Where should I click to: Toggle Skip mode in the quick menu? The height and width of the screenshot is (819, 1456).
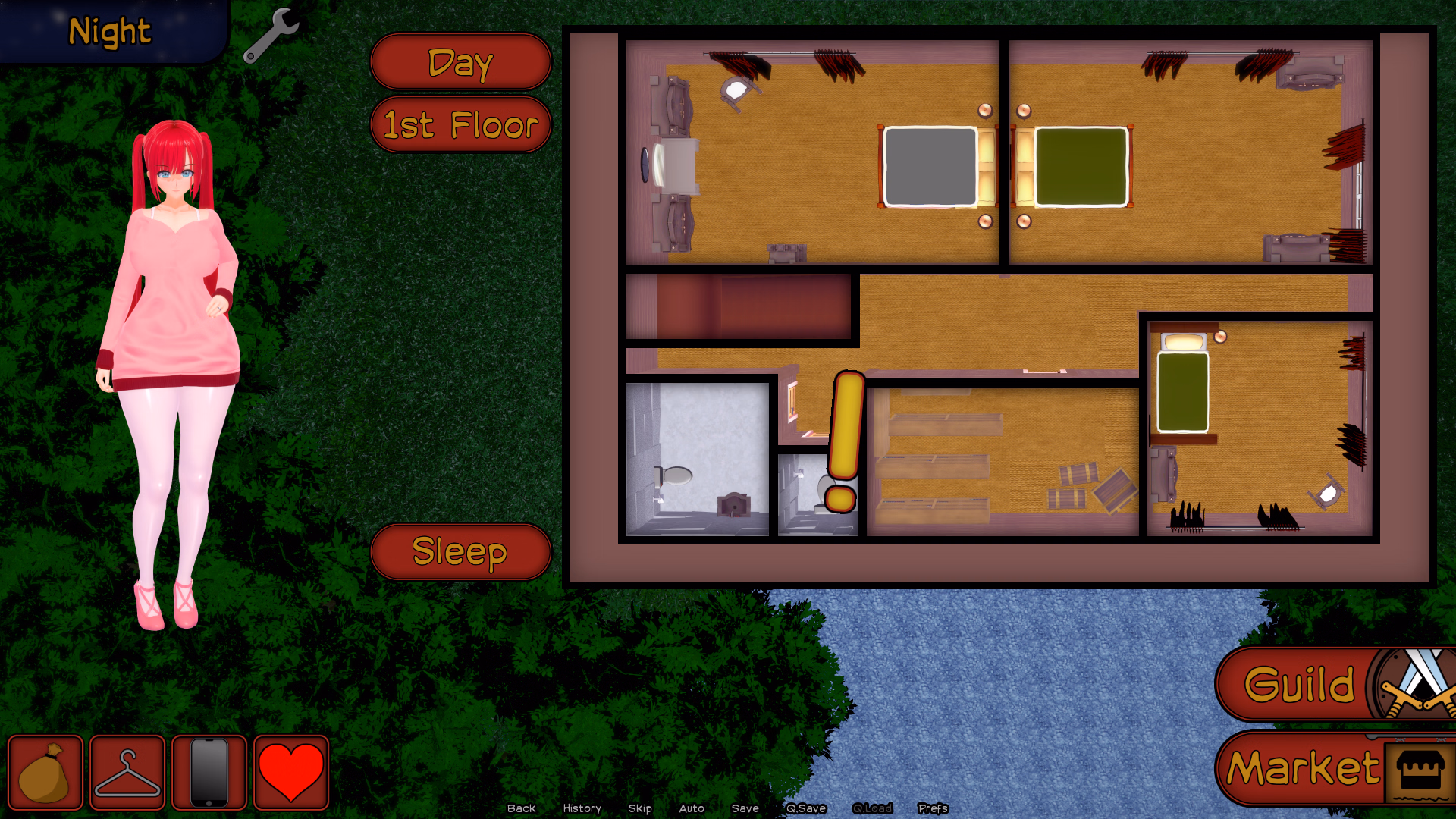click(x=640, y=808)
